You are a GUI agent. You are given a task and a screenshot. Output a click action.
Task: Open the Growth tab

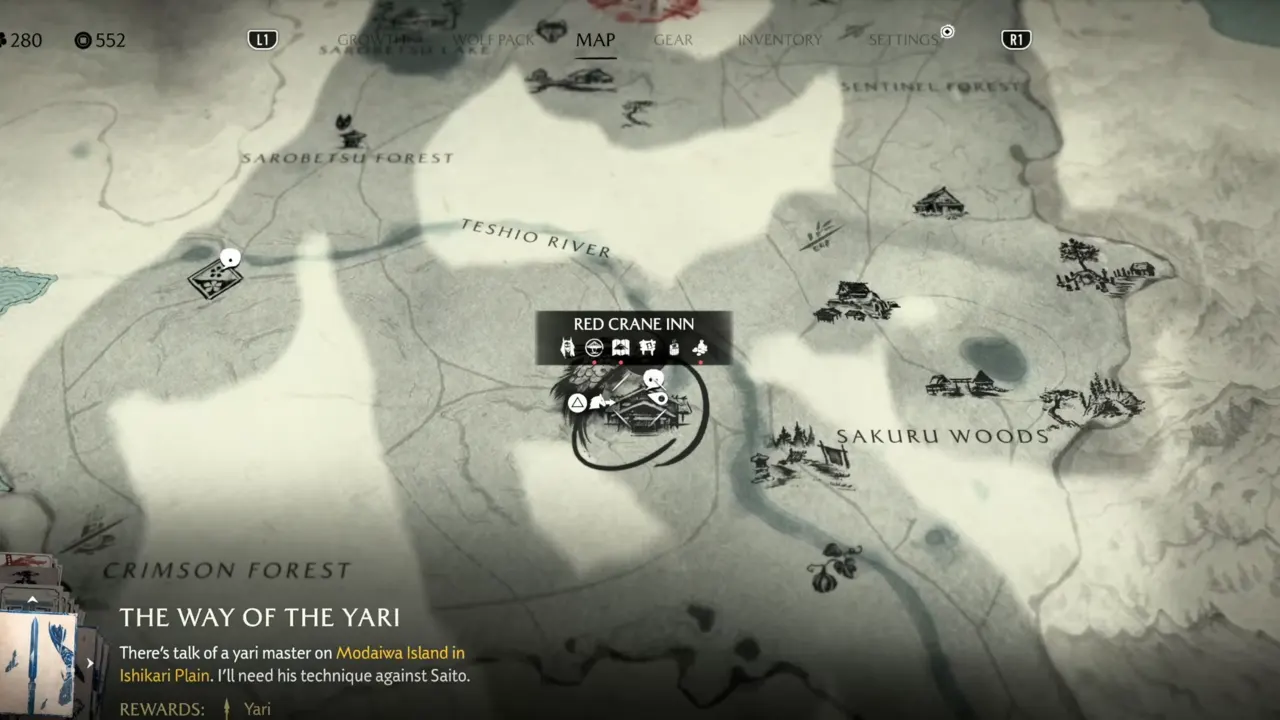coord(372,40)
